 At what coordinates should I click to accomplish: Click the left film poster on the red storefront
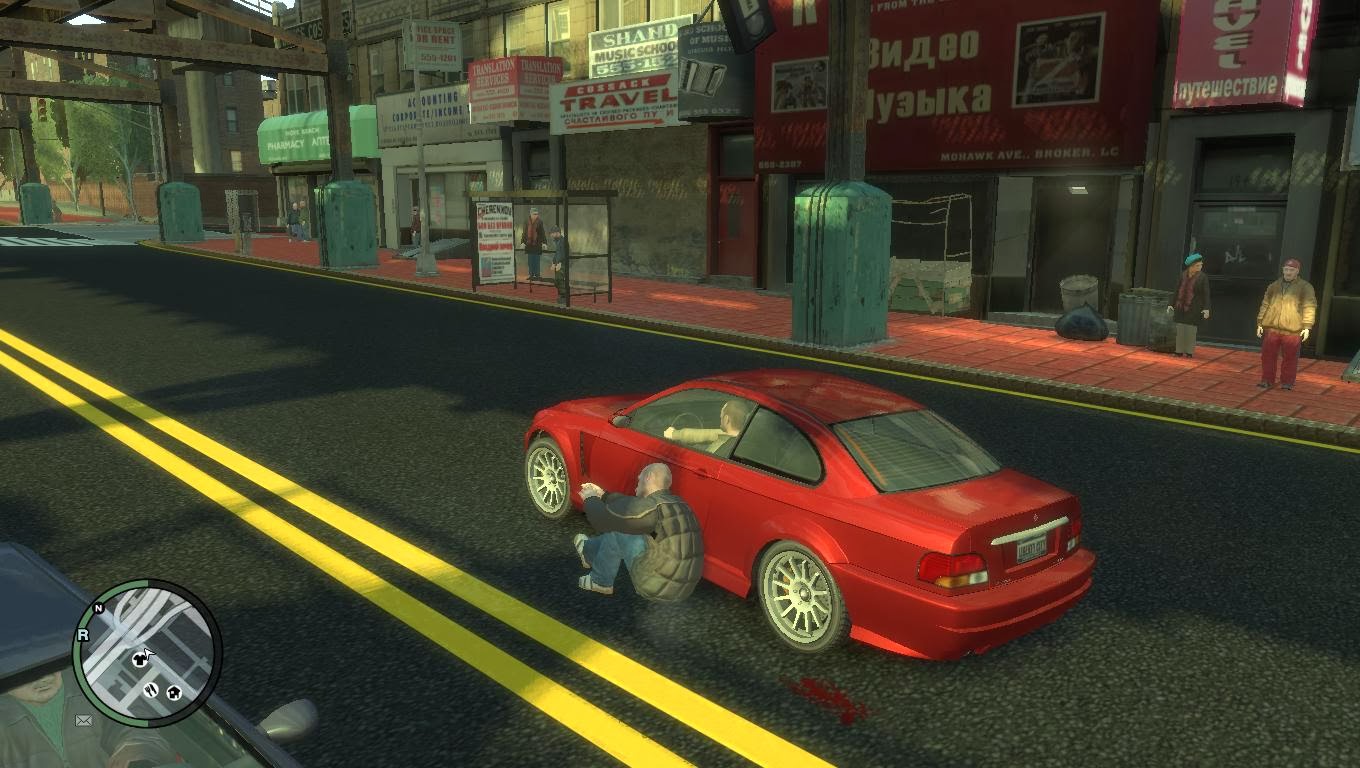pos(799,82)
